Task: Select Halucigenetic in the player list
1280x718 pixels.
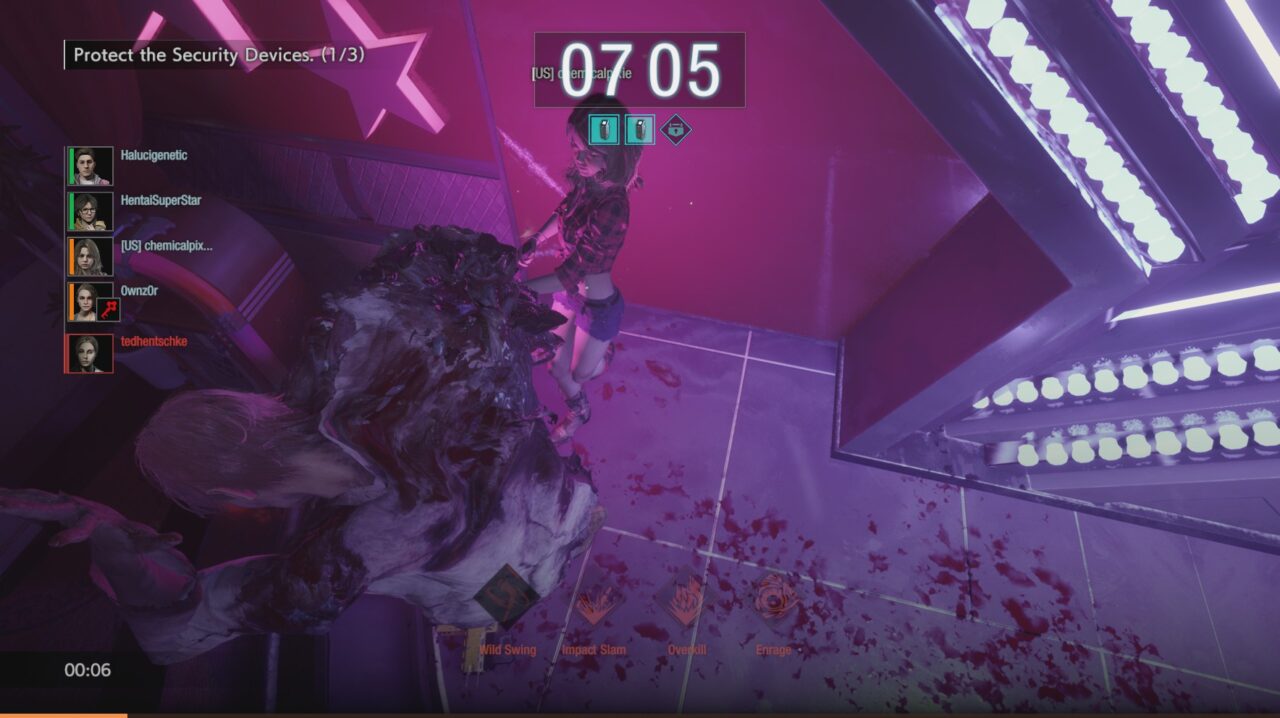Action: [x=153, y=156]
